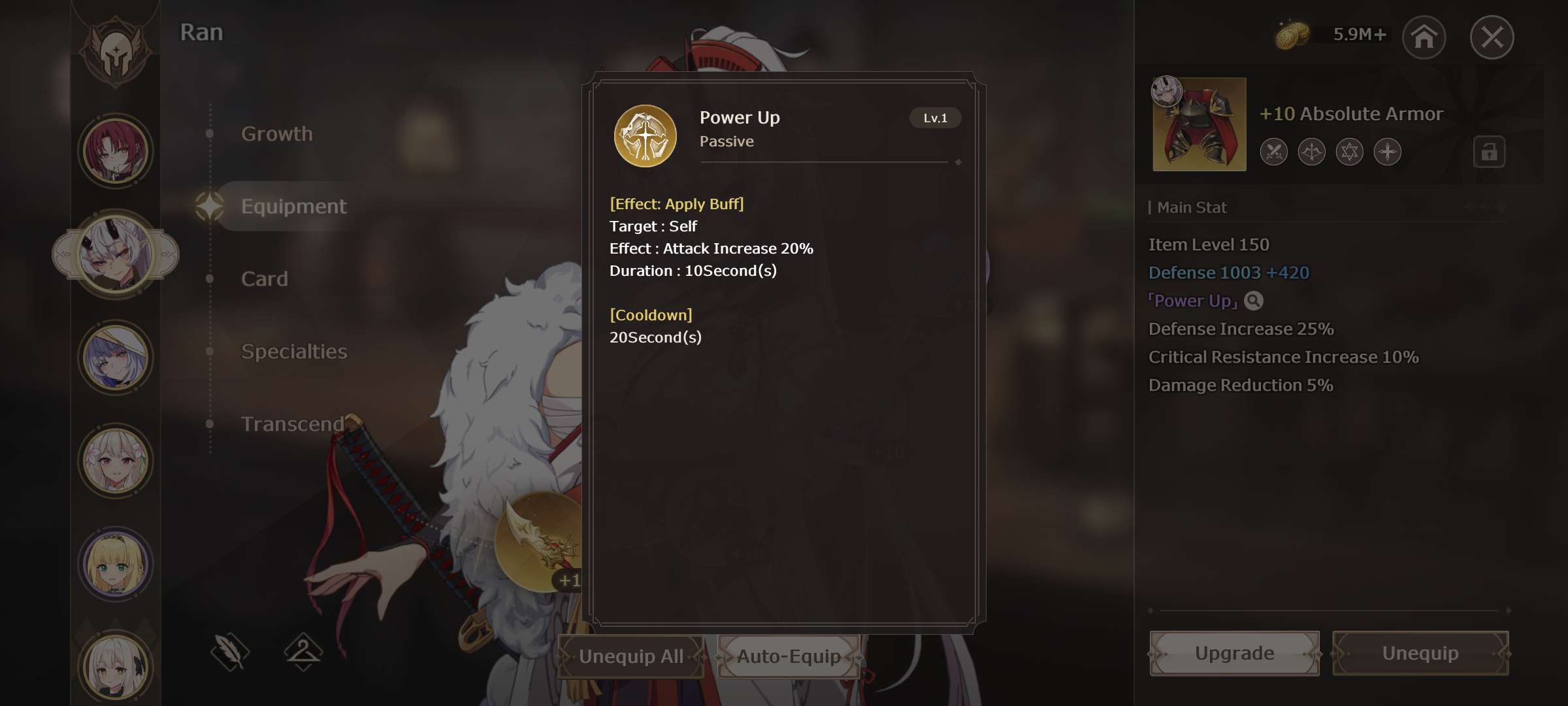Unequip the Absolute Armor
1568x706 pixels.
pyautogui.click(x=1420, y=653)
